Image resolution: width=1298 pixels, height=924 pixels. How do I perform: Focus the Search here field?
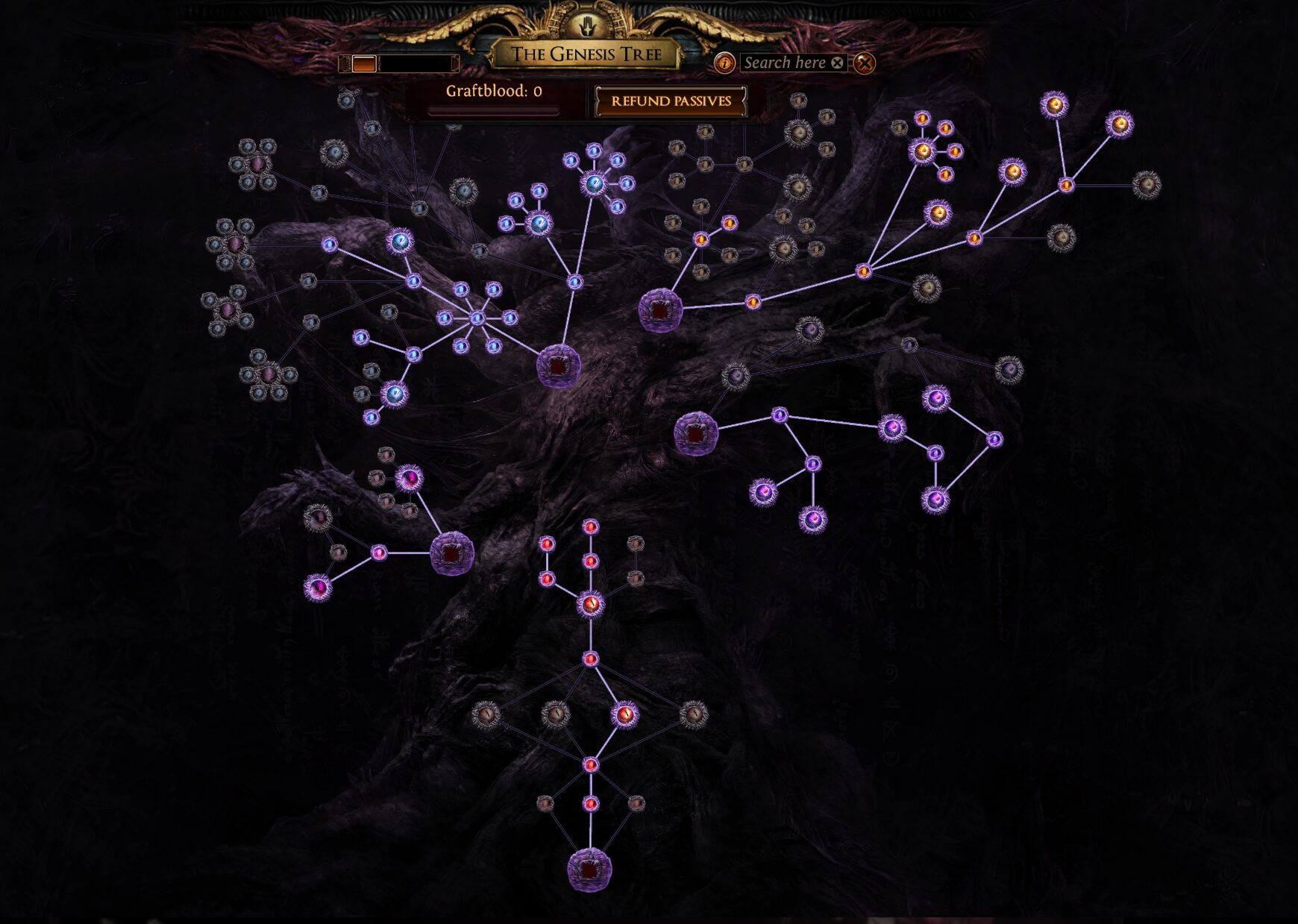785,63
